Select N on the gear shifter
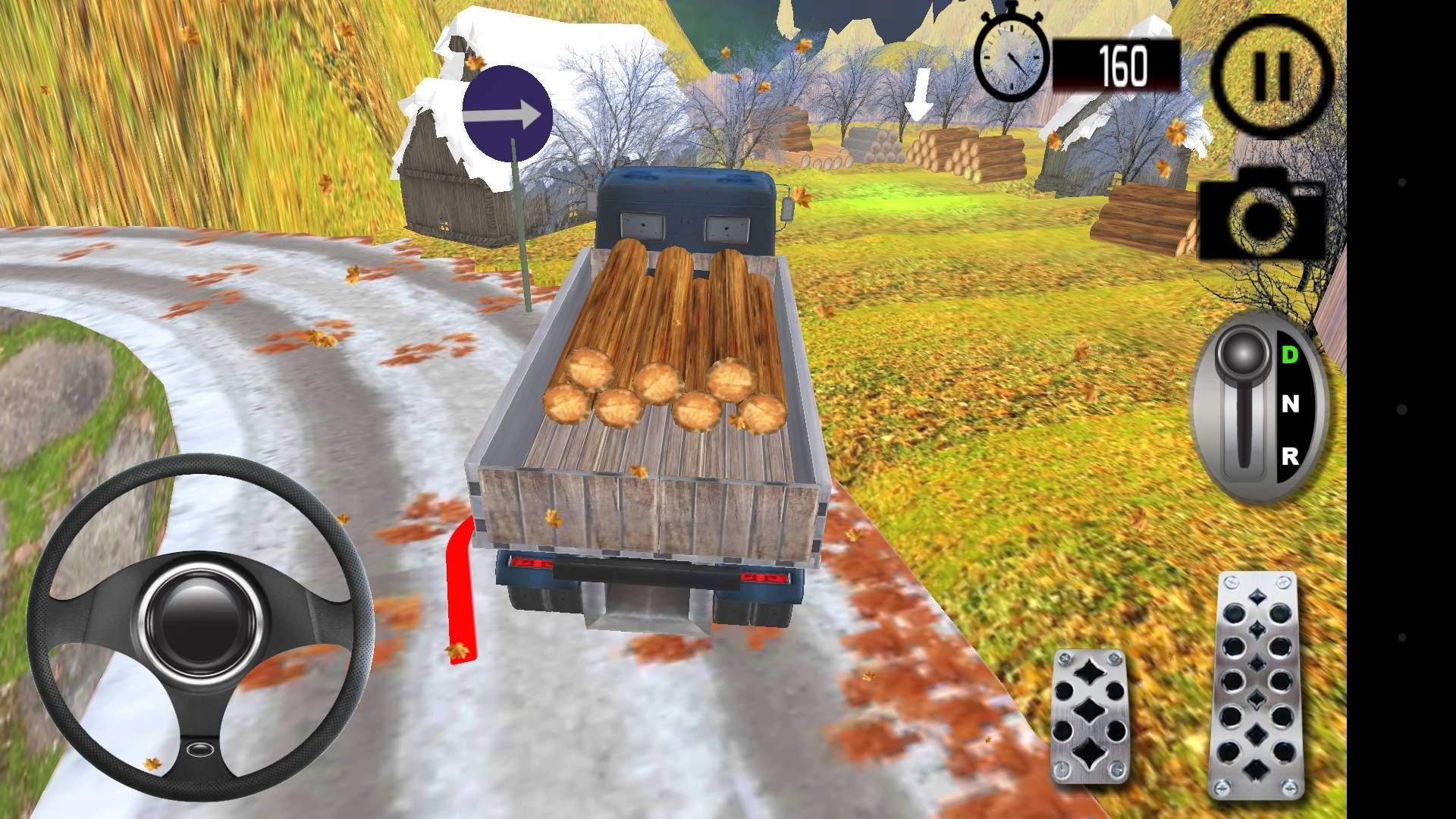Screen dimensions: 1456x819 [1289, 405]
